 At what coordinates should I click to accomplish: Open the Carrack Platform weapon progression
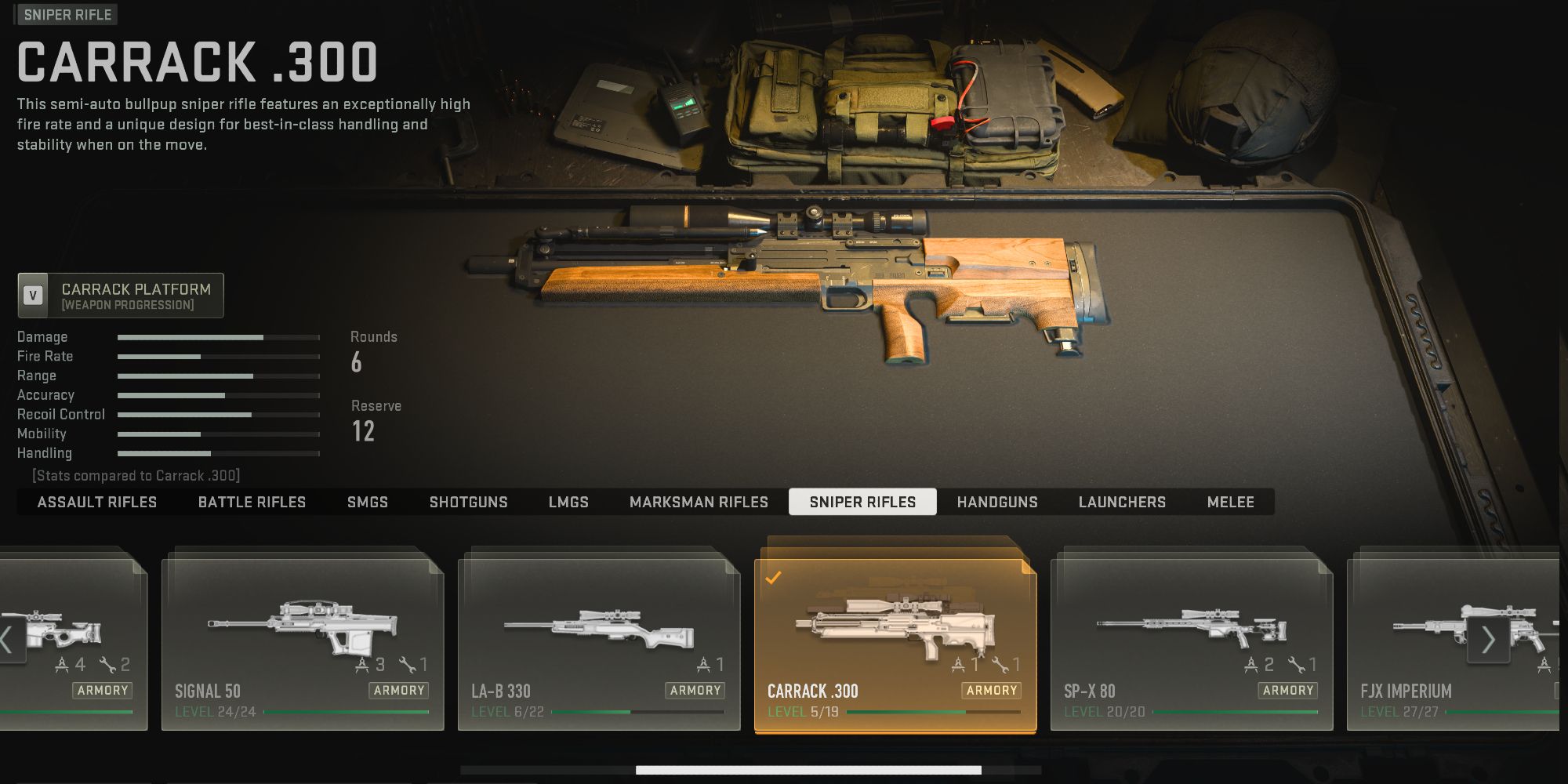click(x=120, y=296)
